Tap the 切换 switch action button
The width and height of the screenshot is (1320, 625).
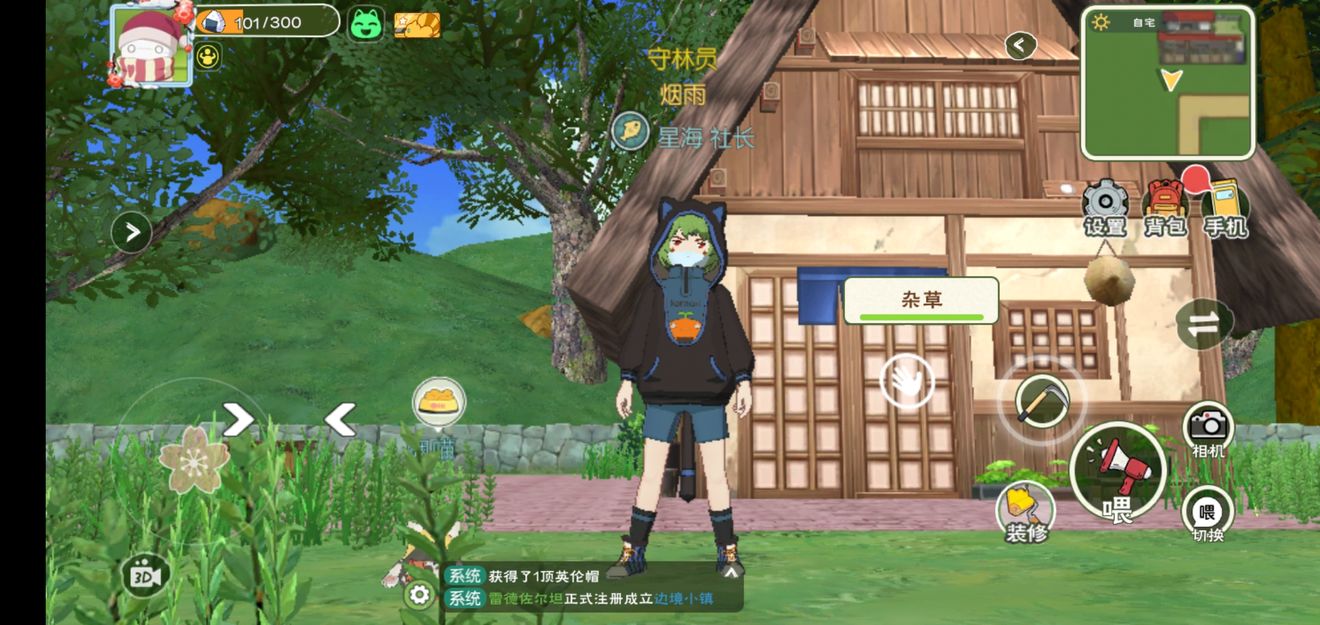pos(1208,513)
